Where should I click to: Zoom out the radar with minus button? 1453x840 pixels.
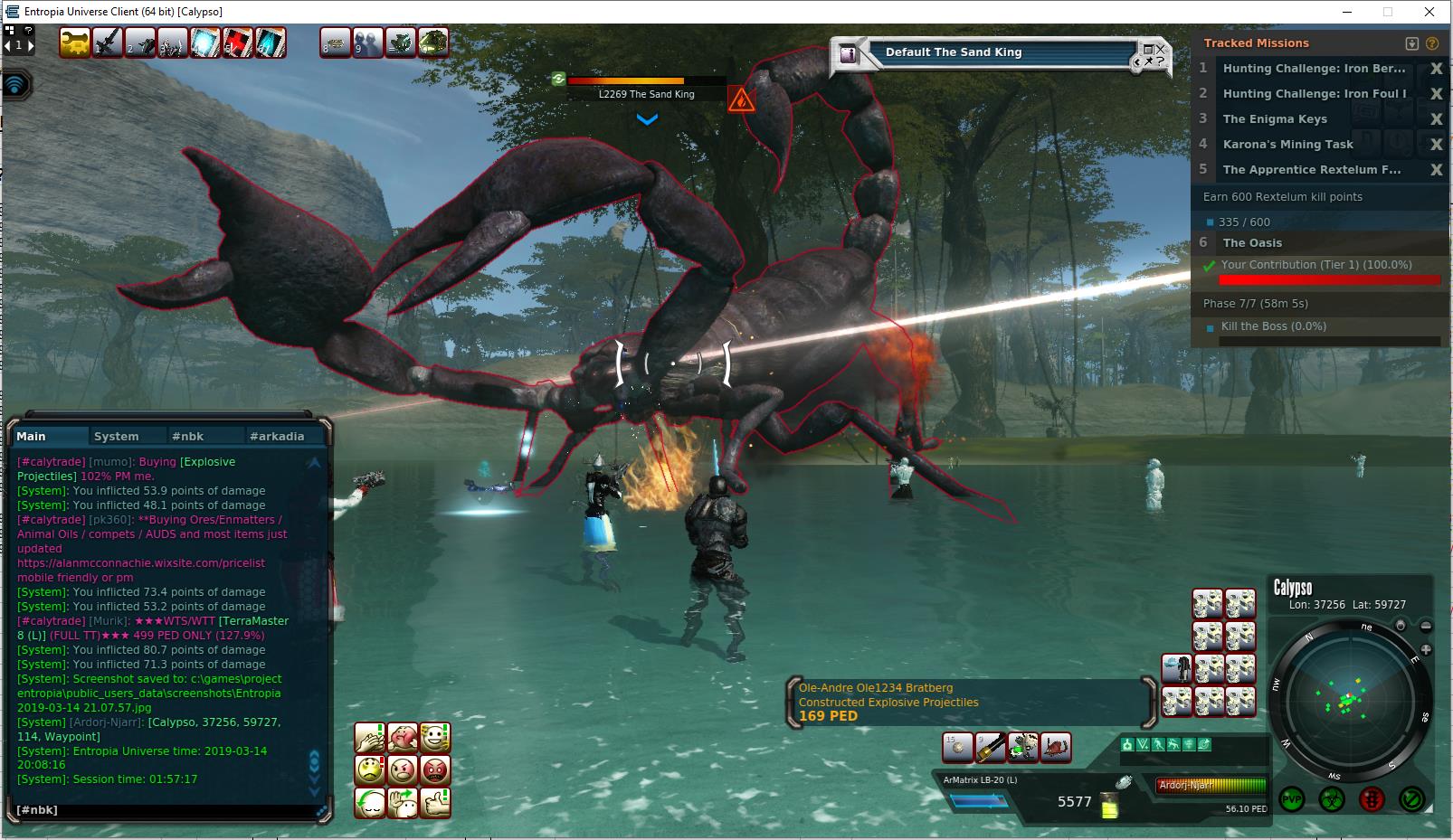click(1426, 626)
